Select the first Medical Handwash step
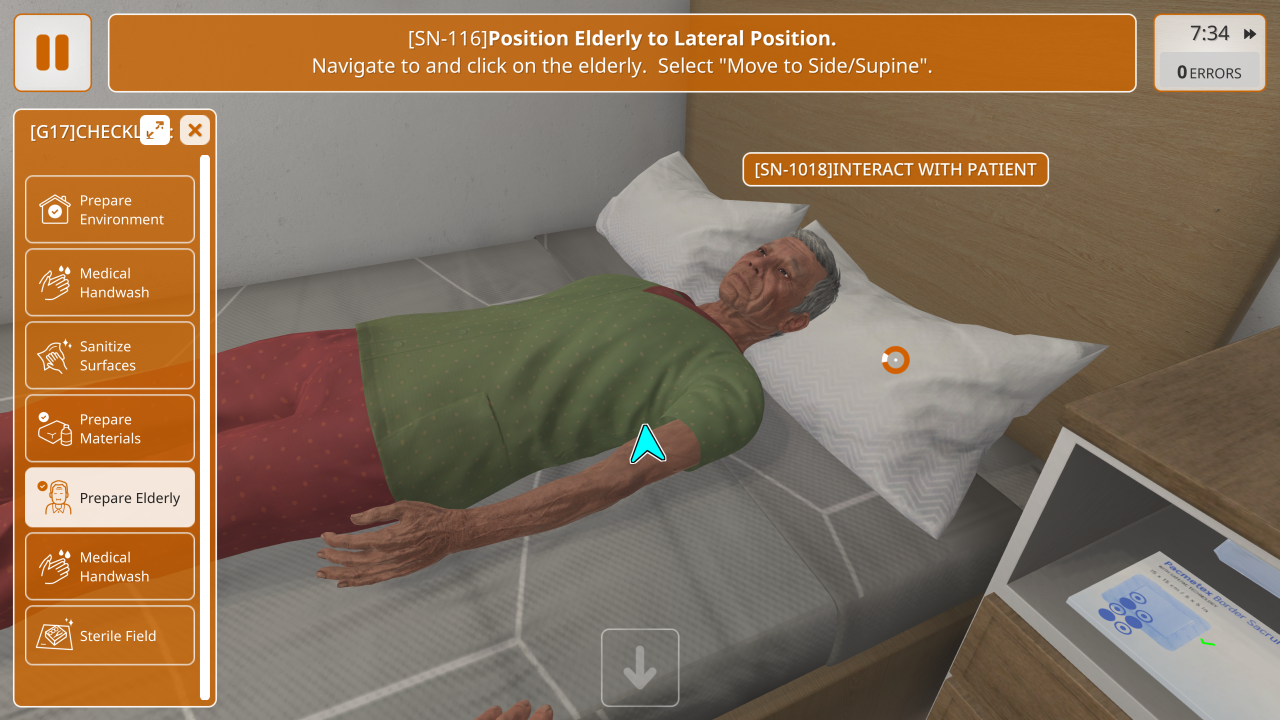Viewport: 1280px width, 720px height. [110, 282]
